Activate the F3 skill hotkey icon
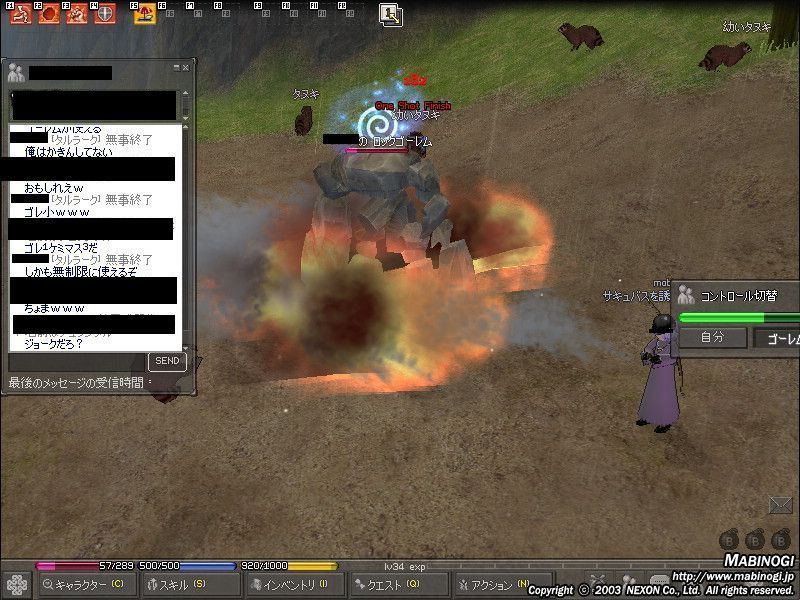The image size is (800, 600). tap(77, 14)
